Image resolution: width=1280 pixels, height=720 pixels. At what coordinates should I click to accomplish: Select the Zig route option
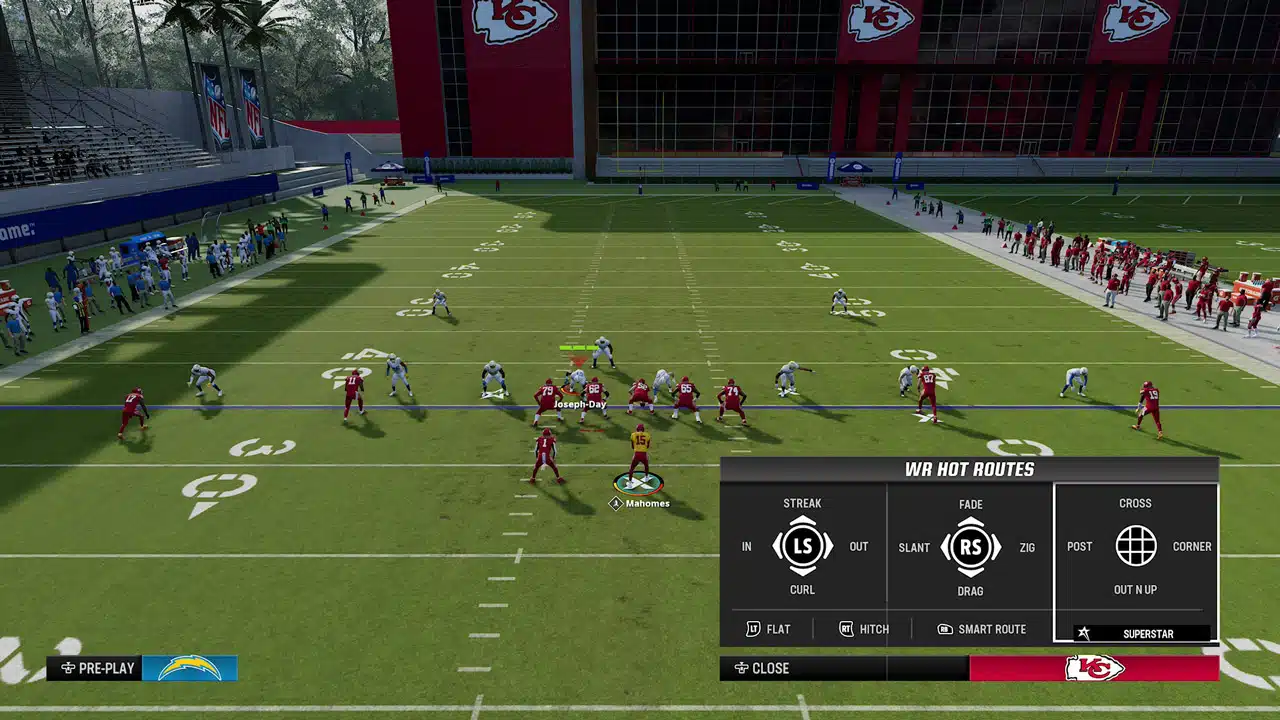coord(1026,548)
